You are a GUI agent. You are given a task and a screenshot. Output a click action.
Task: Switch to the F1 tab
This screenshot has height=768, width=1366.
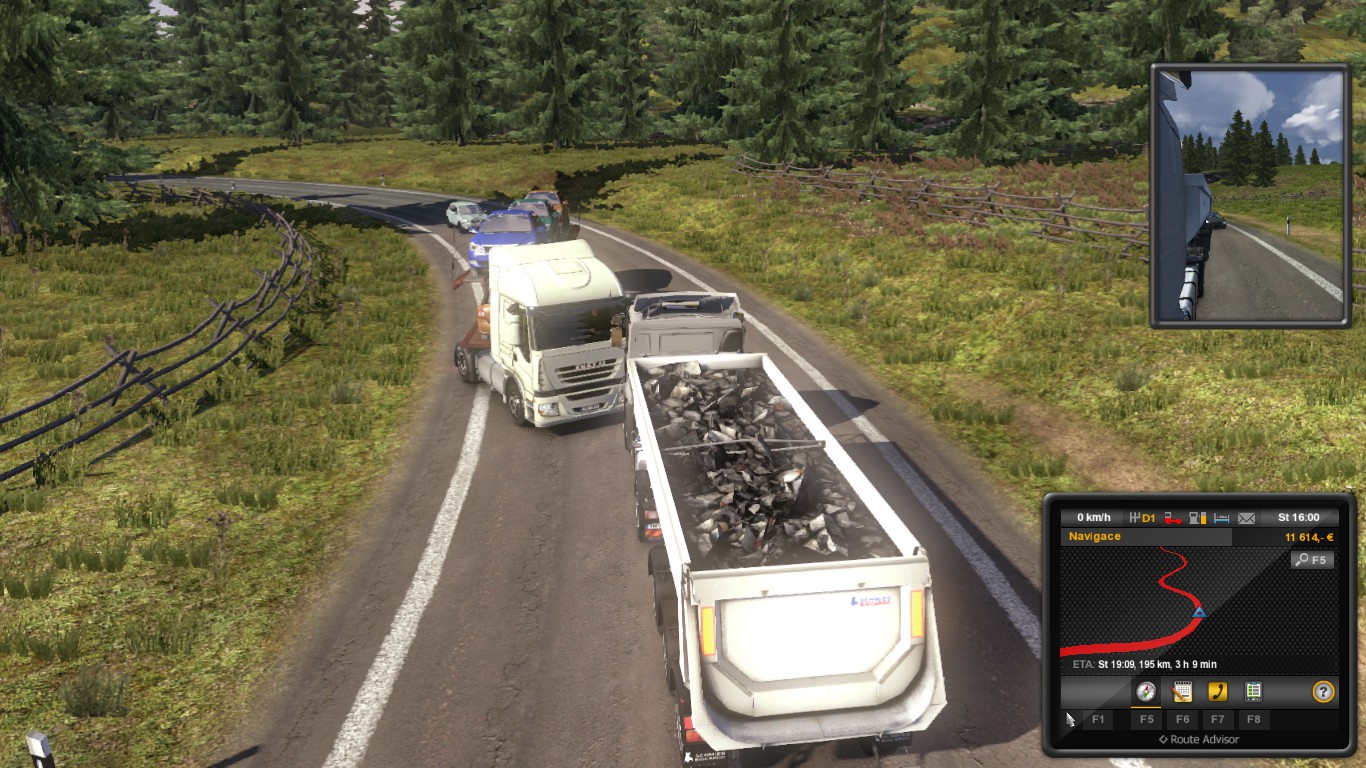(1098, 719)
